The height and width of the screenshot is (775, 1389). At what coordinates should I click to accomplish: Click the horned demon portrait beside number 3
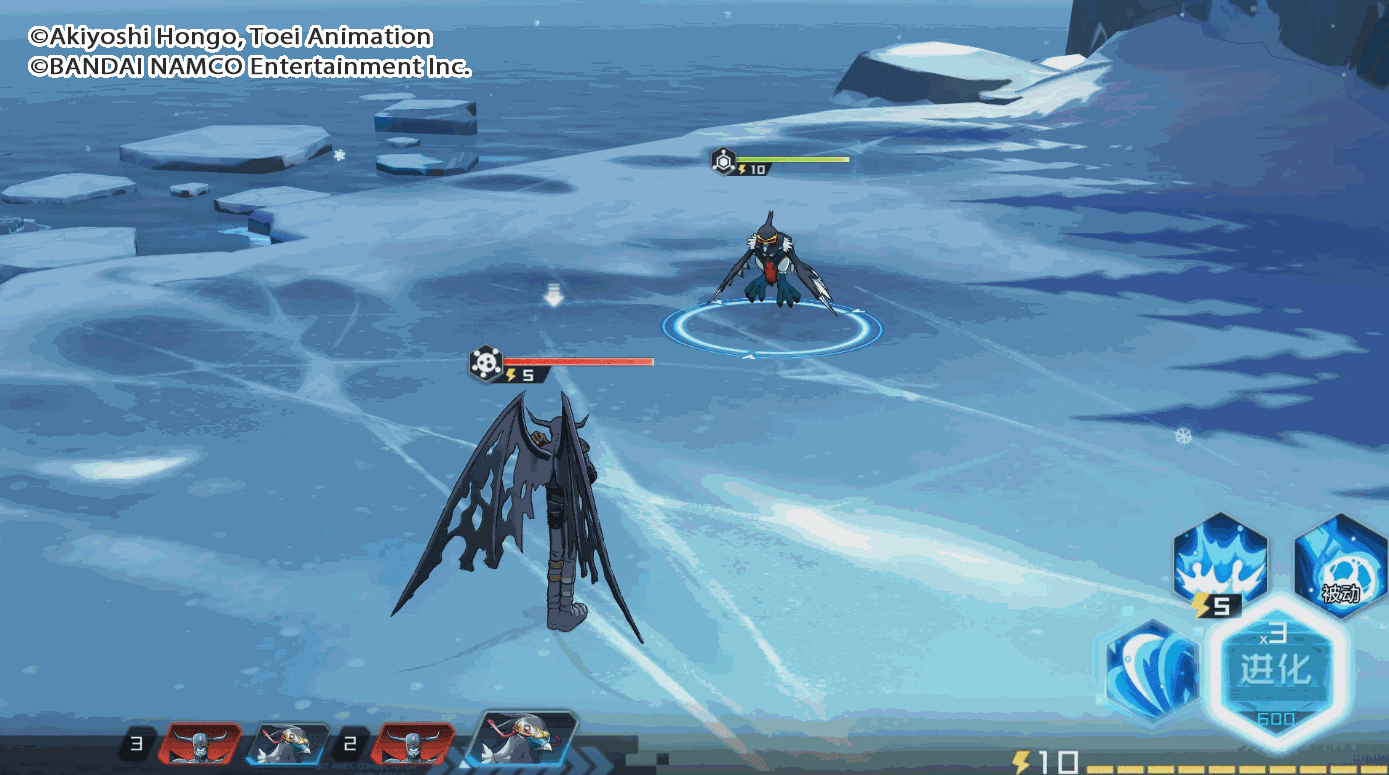(x=200, y=745)
